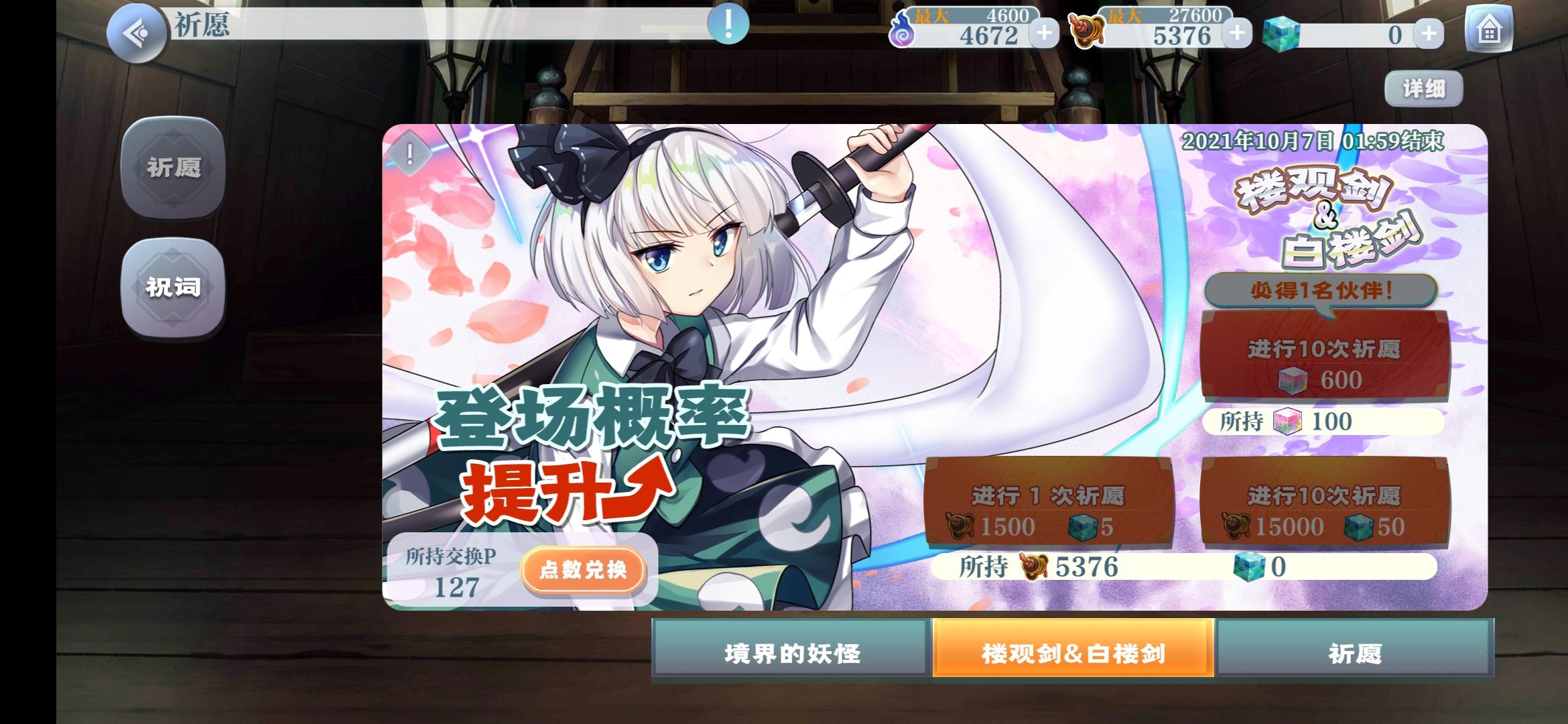Tap the + button next to the flame currency
This screenshot has width=1568, height=724.
pyautogui.click(x=1043, y=34)
